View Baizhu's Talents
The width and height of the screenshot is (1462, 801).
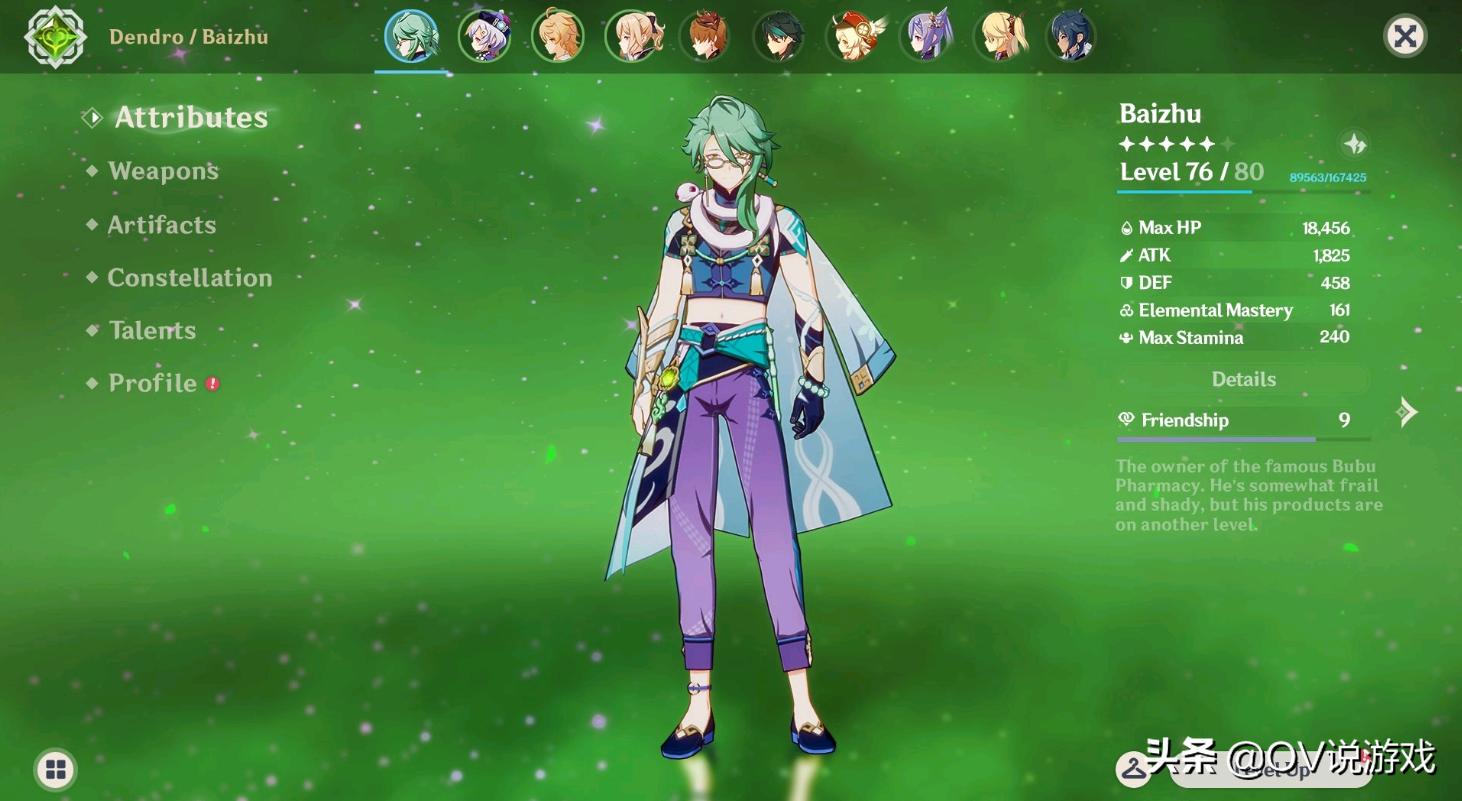tap(152, 331)
